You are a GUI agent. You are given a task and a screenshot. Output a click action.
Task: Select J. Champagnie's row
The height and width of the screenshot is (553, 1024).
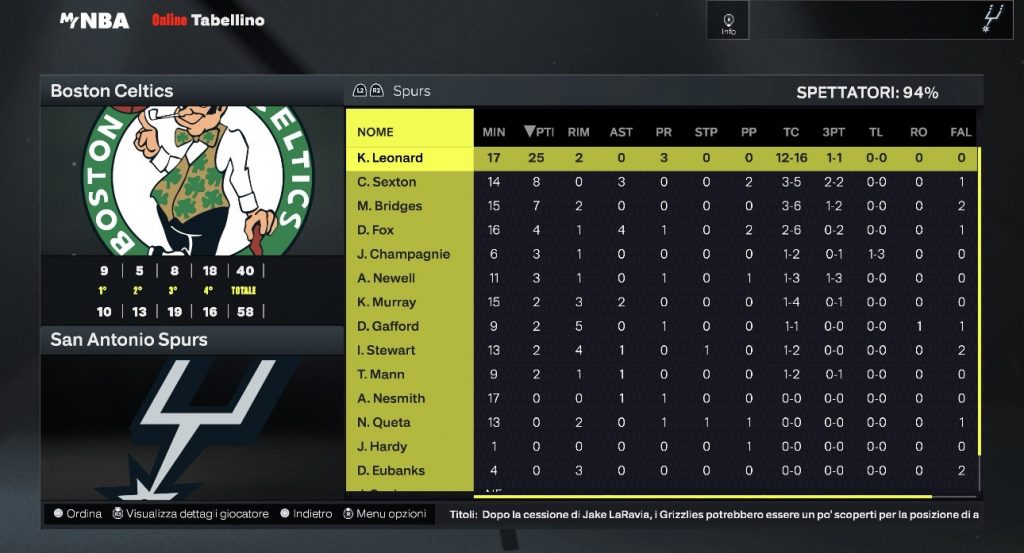pos(404,254)
